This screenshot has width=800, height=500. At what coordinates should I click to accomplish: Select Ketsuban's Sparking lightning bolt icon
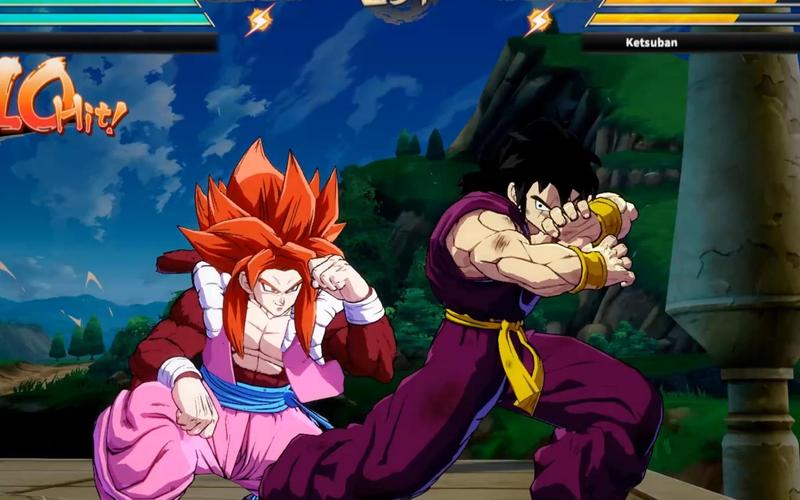[540, 19]
